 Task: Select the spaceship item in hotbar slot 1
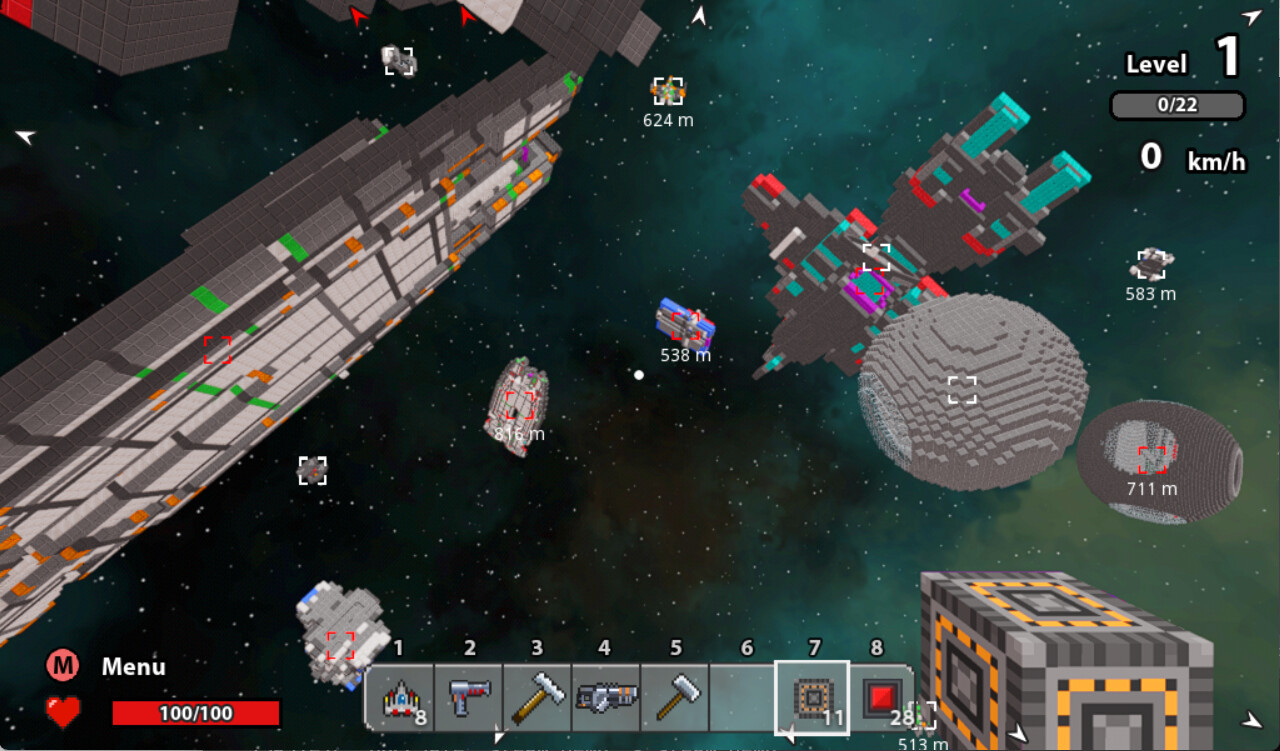(x=399, y=697)
